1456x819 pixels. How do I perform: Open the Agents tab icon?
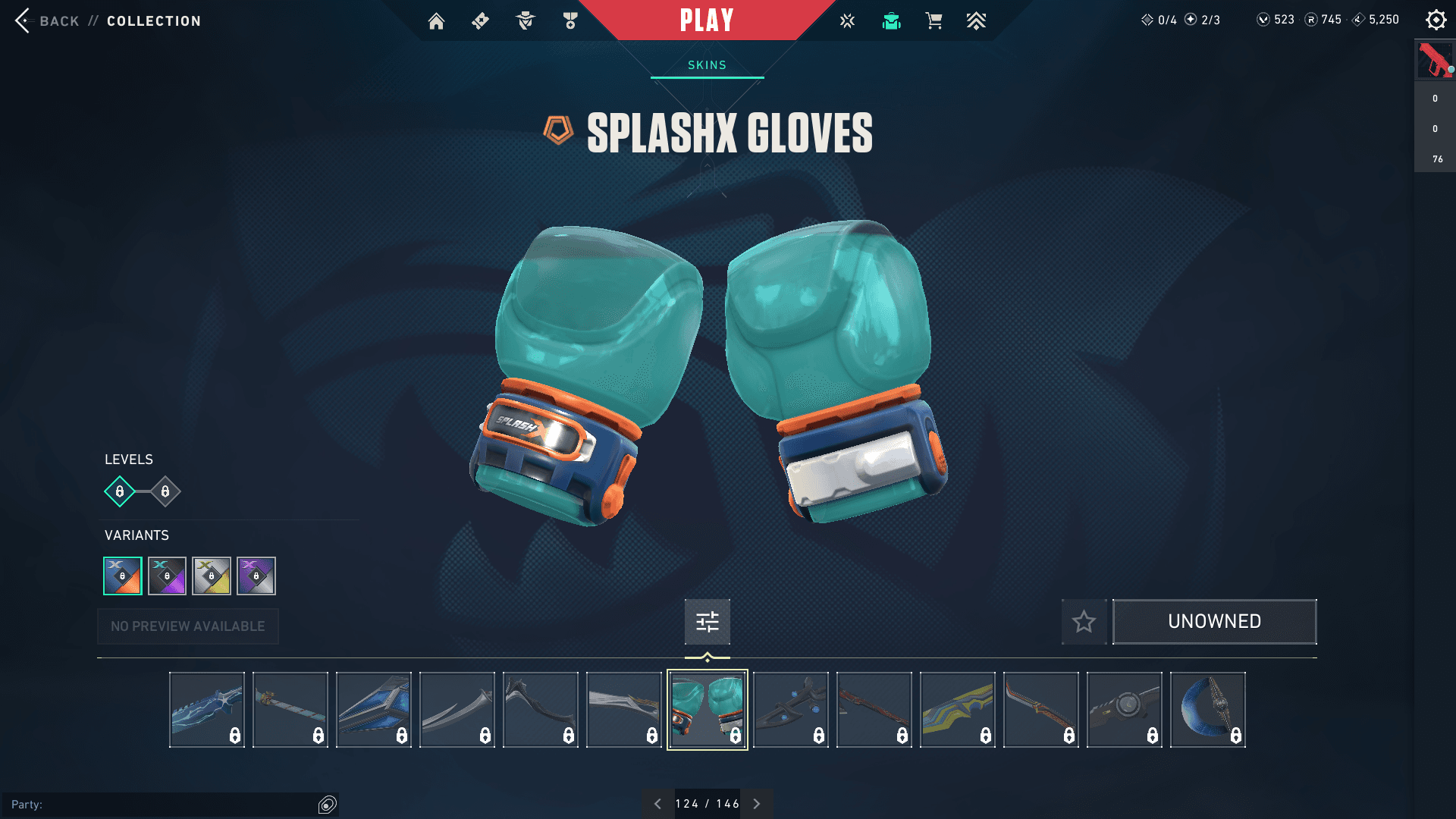[525, 20]
